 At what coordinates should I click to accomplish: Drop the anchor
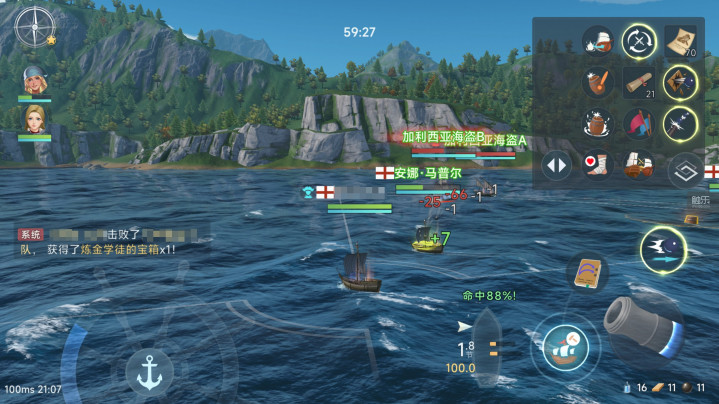pos(149,373)
